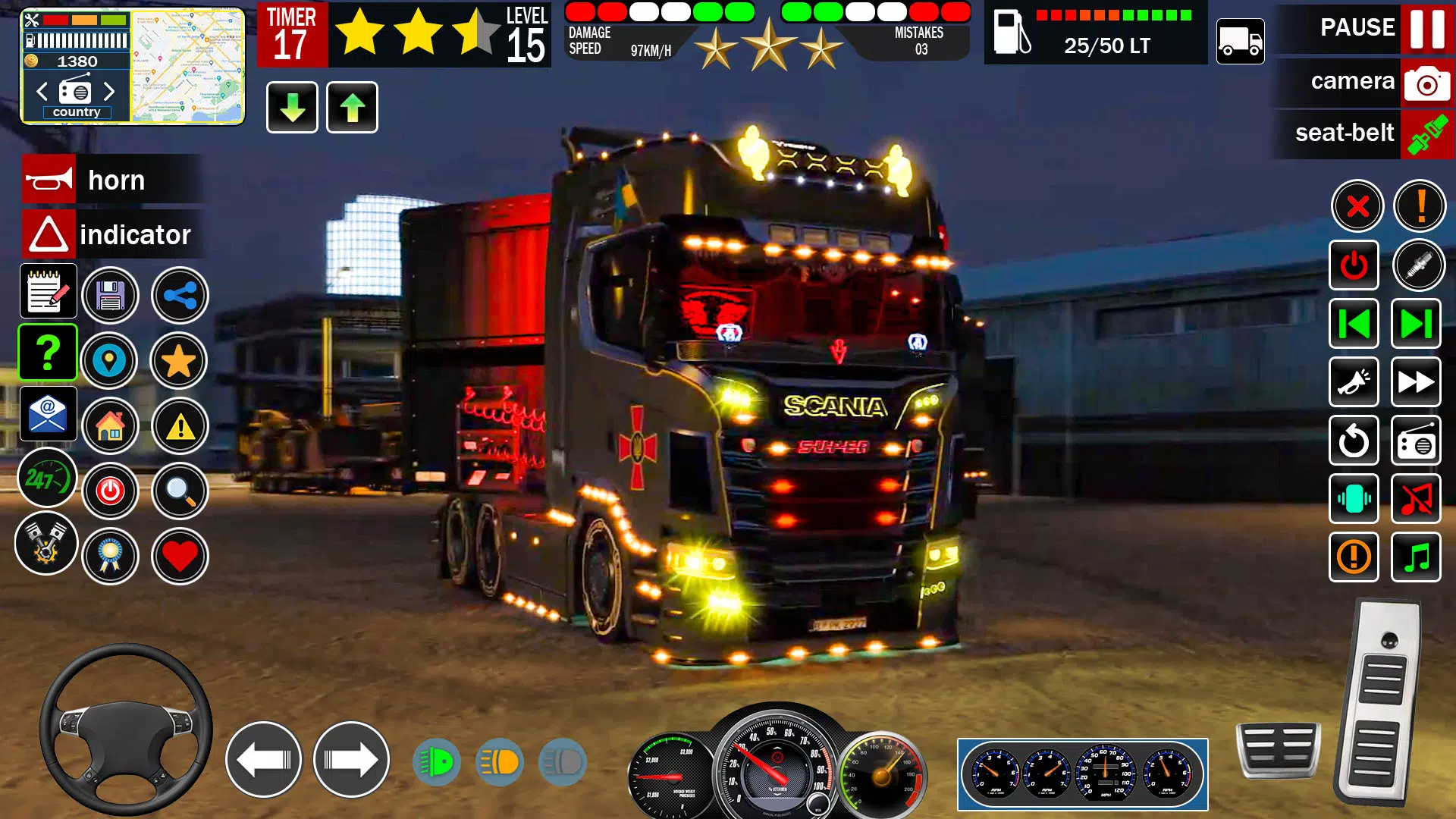Image resolution: width=1456 pixels, height=819 pixels.
Task: Go home via the house icon
Action: tap(110, 426)
